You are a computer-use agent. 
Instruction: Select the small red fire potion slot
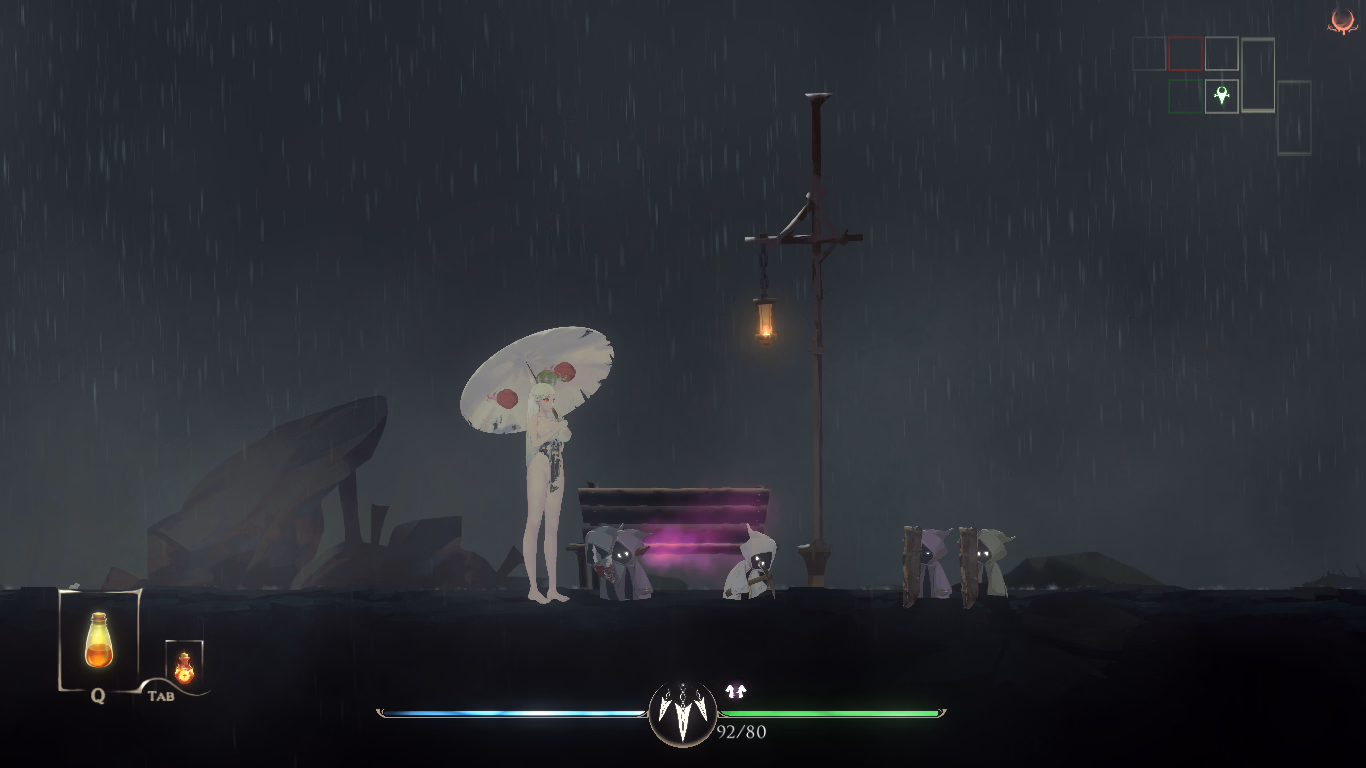tap(184, 664)
